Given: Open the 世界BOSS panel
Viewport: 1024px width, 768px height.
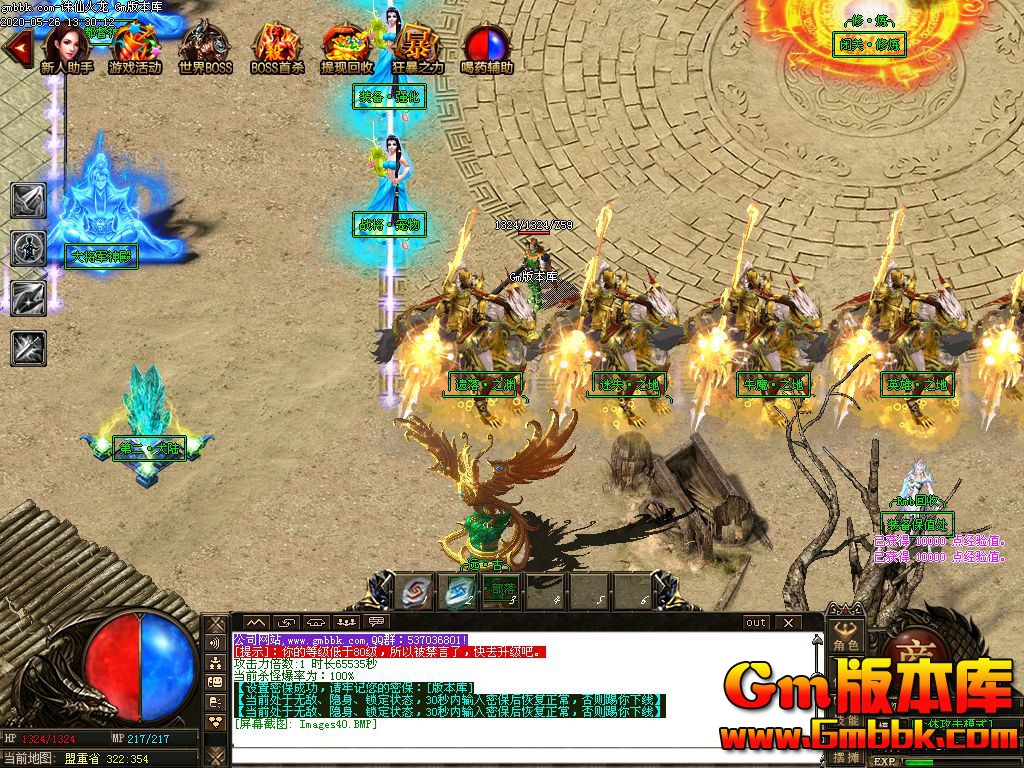Looking at the screenshot, I should pos(205,48).
